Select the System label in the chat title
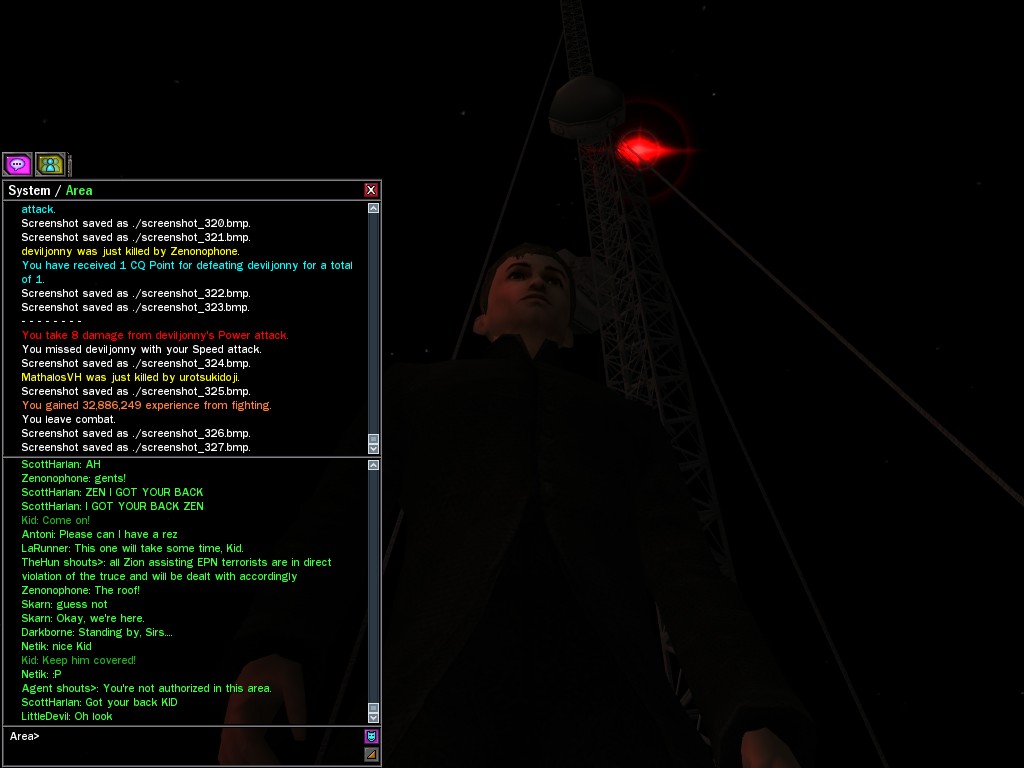The image size is (1024, 768). (29, 190)
